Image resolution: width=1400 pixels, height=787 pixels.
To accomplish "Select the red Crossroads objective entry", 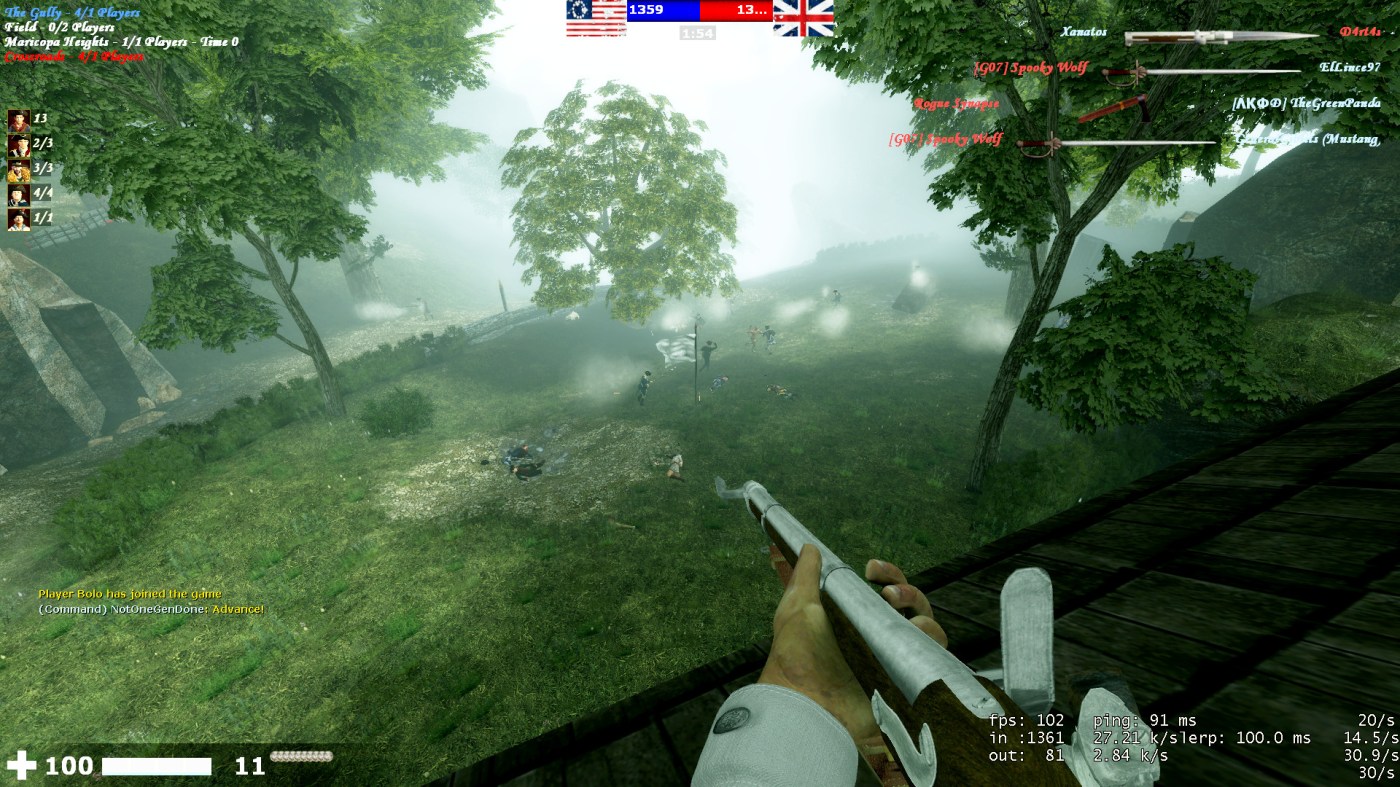I will (x=74, y=57).
